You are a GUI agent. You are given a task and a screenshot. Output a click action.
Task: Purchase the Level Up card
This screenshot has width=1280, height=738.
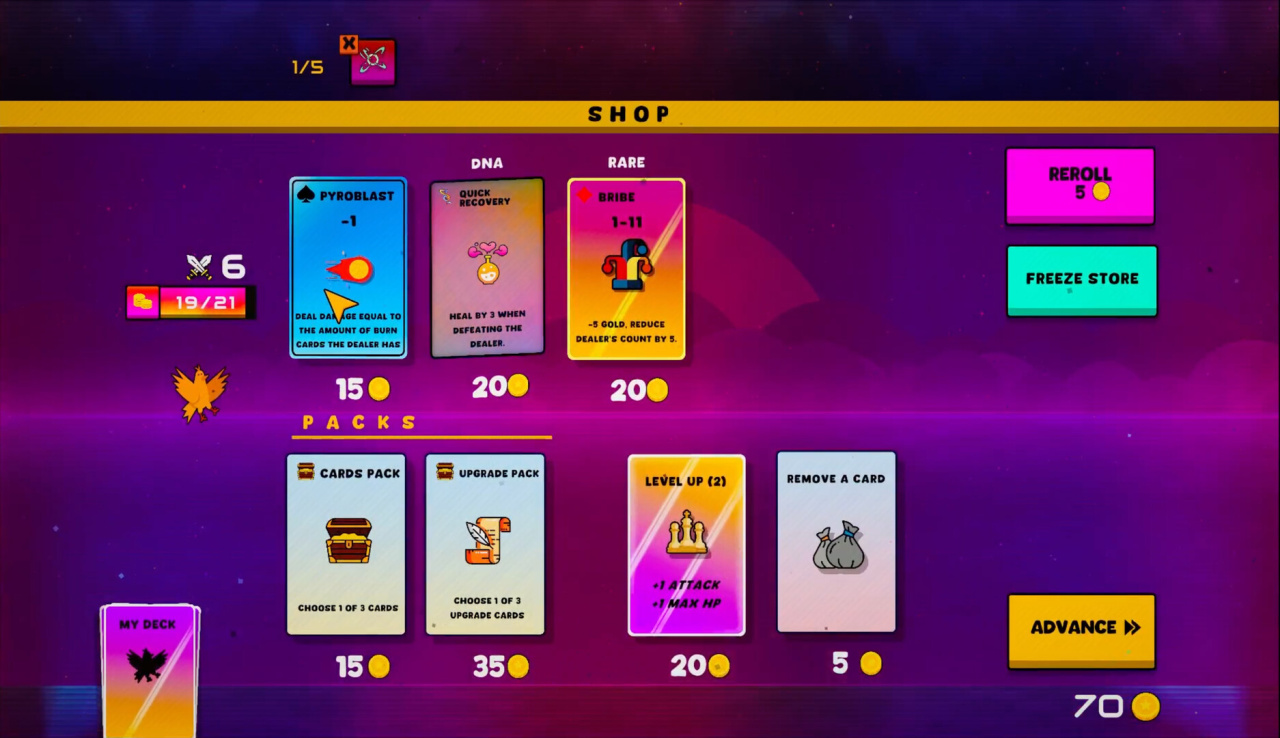[x=686, y=545]
